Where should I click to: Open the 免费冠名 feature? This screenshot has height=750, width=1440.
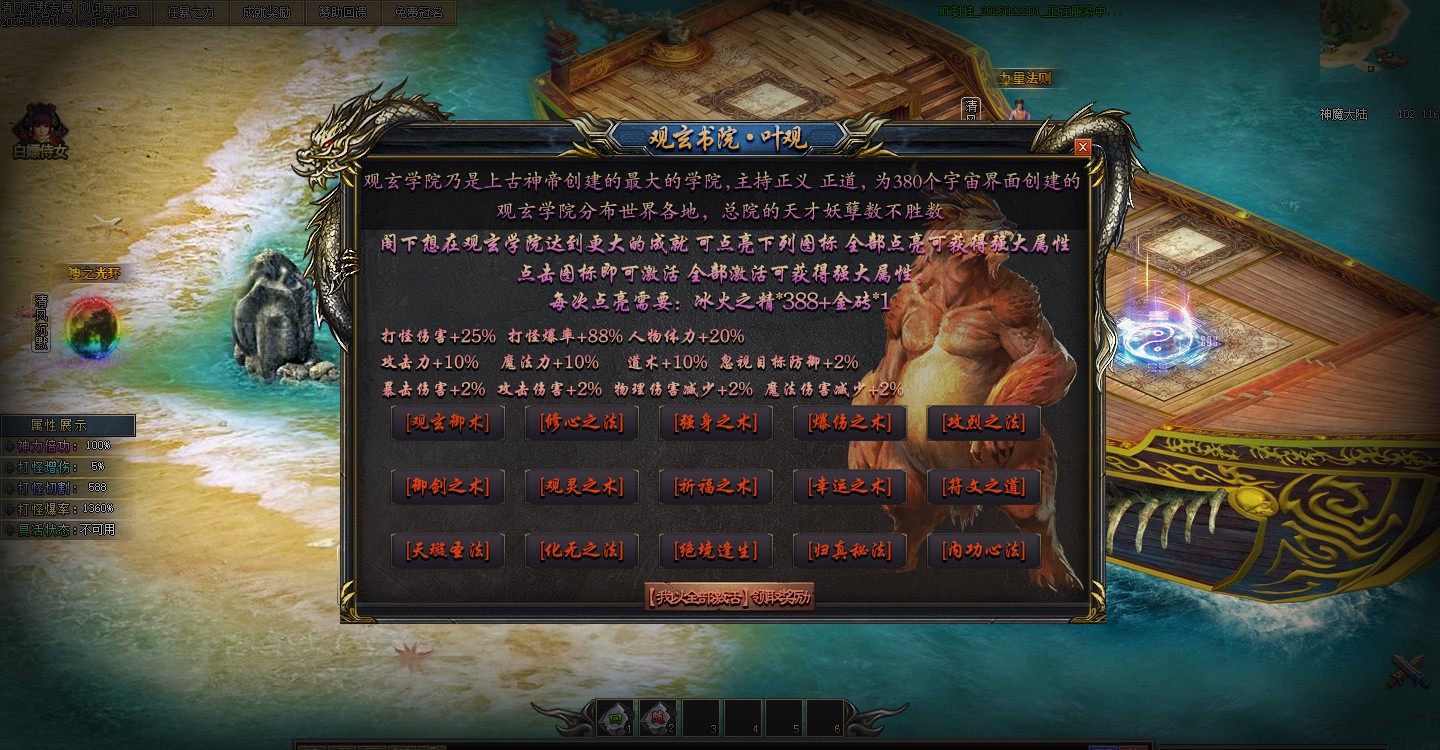(x=419, y=14)
